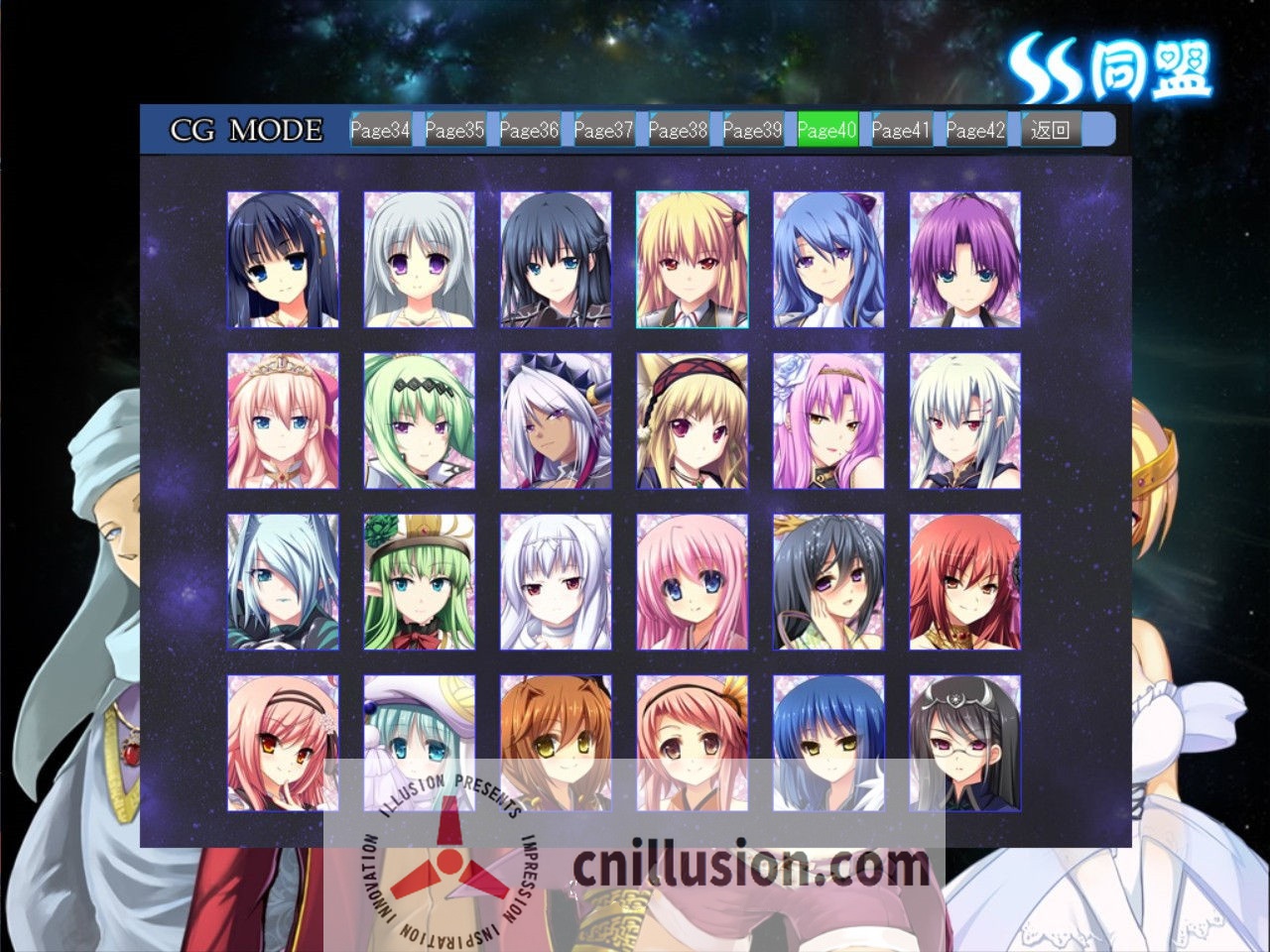Show the Page38 gallery
This screenshot has height=952, width=1270.
[x=678, y=130]
